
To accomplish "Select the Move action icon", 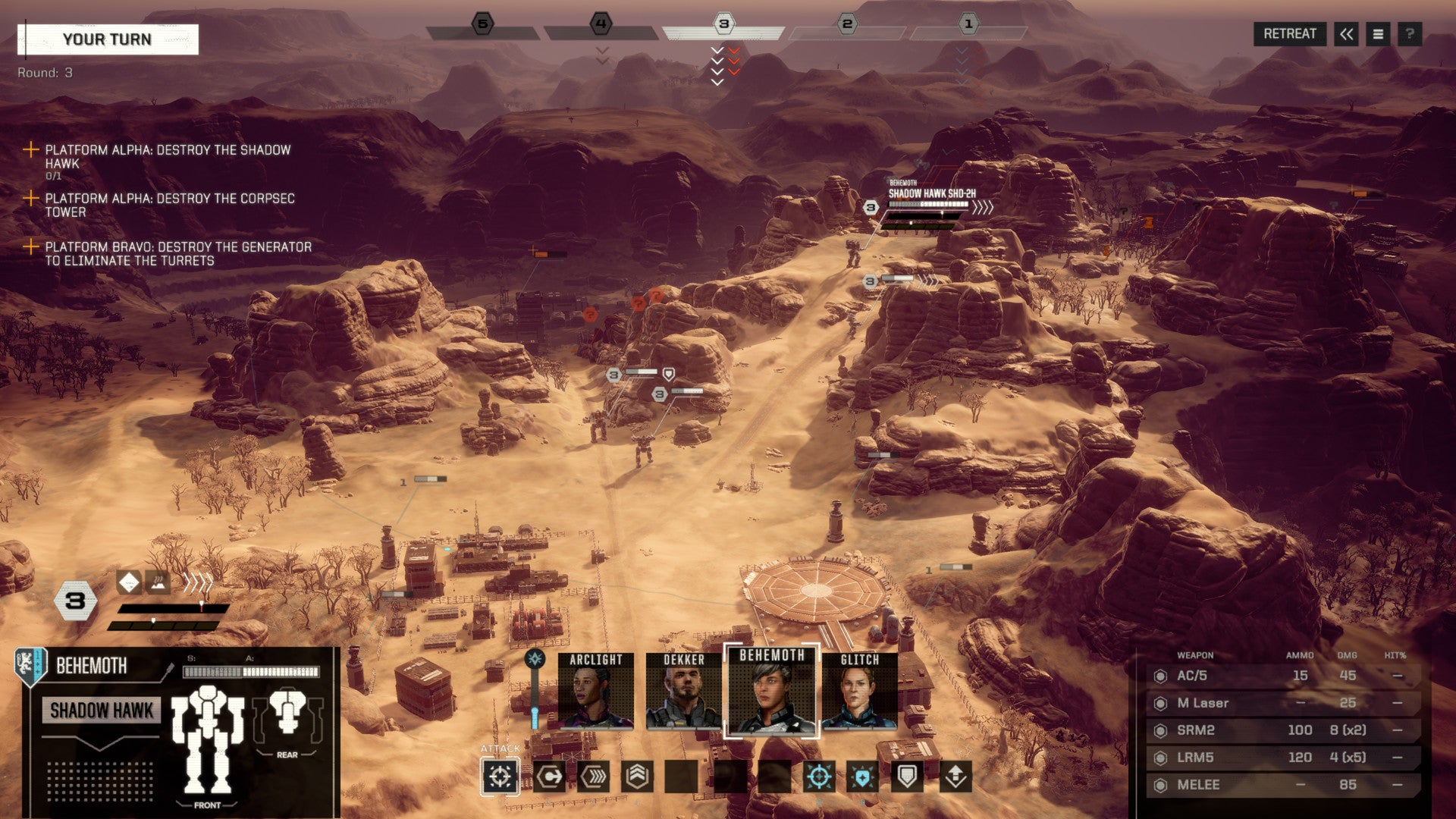I will point(551,775).
